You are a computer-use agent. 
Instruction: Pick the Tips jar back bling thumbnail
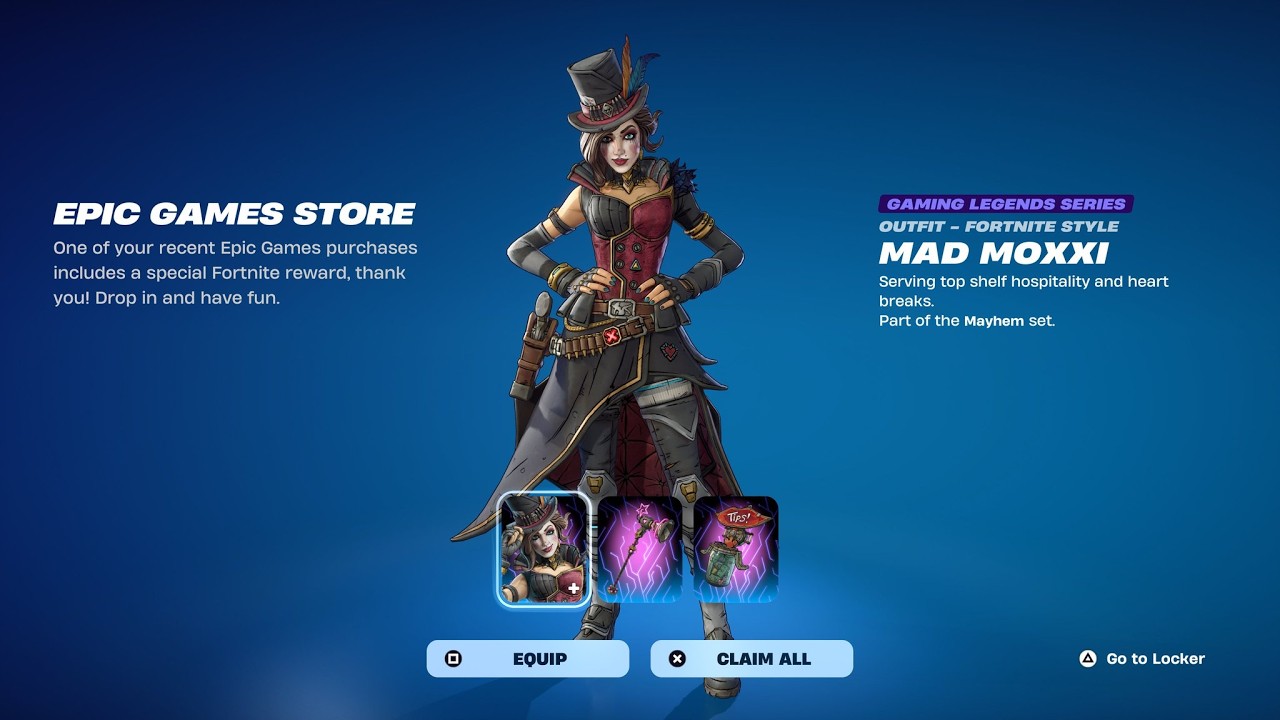tap(735, 550)
